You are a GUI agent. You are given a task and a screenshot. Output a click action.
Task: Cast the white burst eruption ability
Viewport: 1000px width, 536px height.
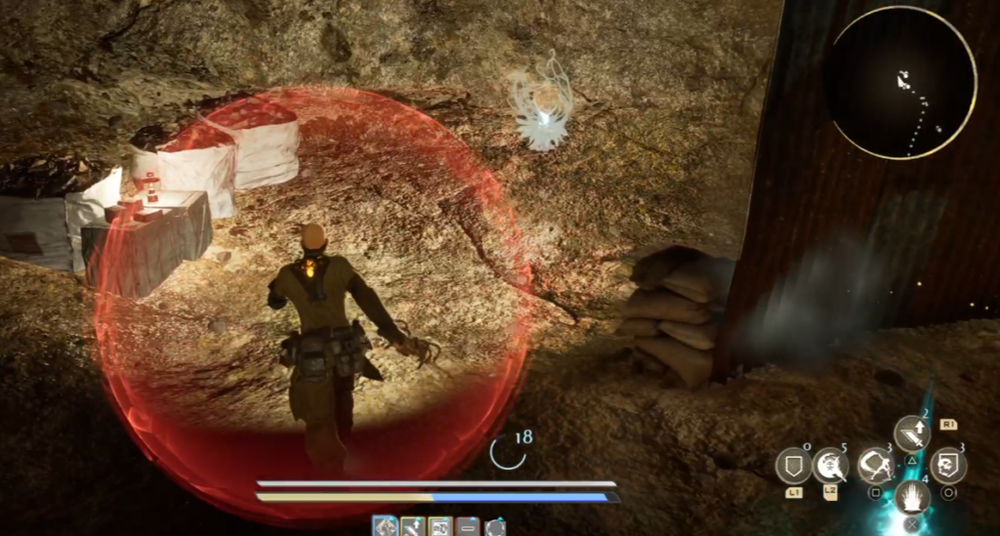coord(911,496)
